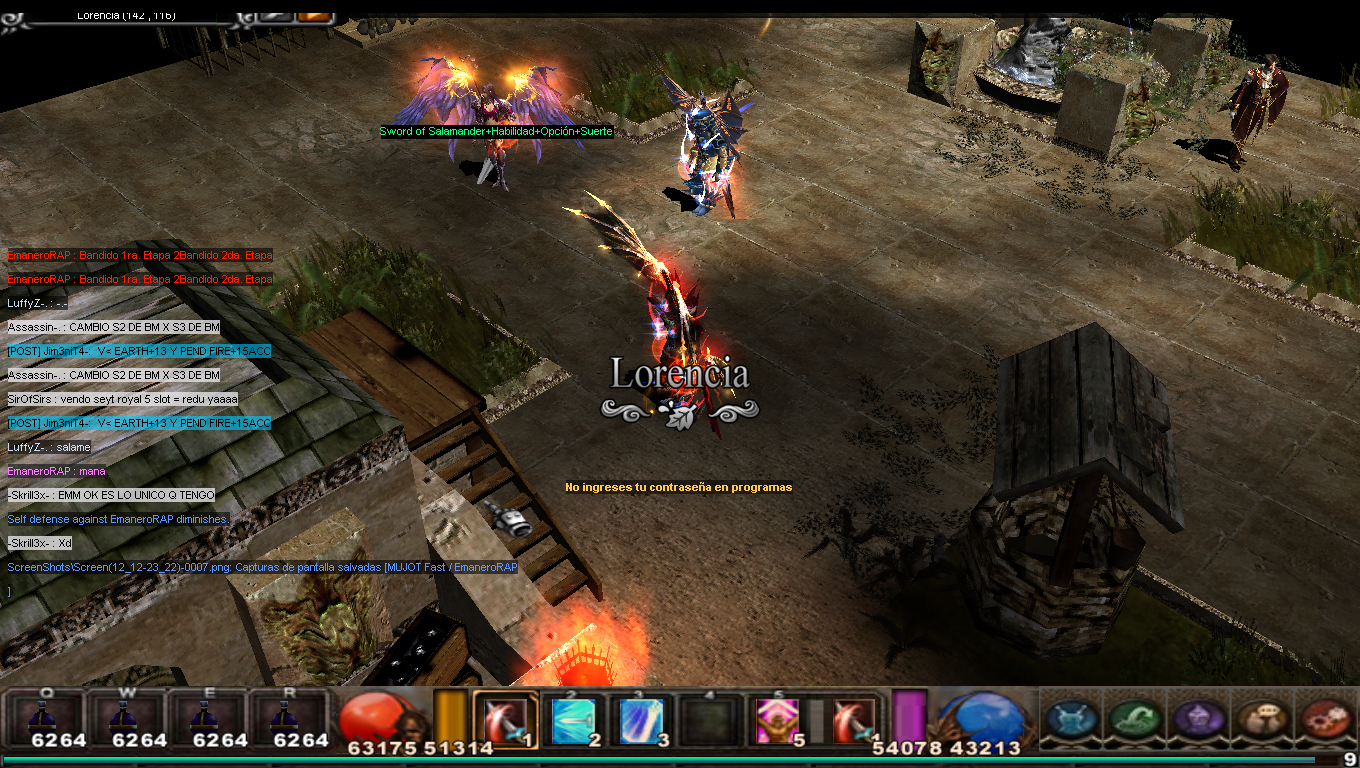The width and height of the screenshot is (1360, 768).
Task: Open the brown speech-bubble community menu icon
Action: point(1260,719)
